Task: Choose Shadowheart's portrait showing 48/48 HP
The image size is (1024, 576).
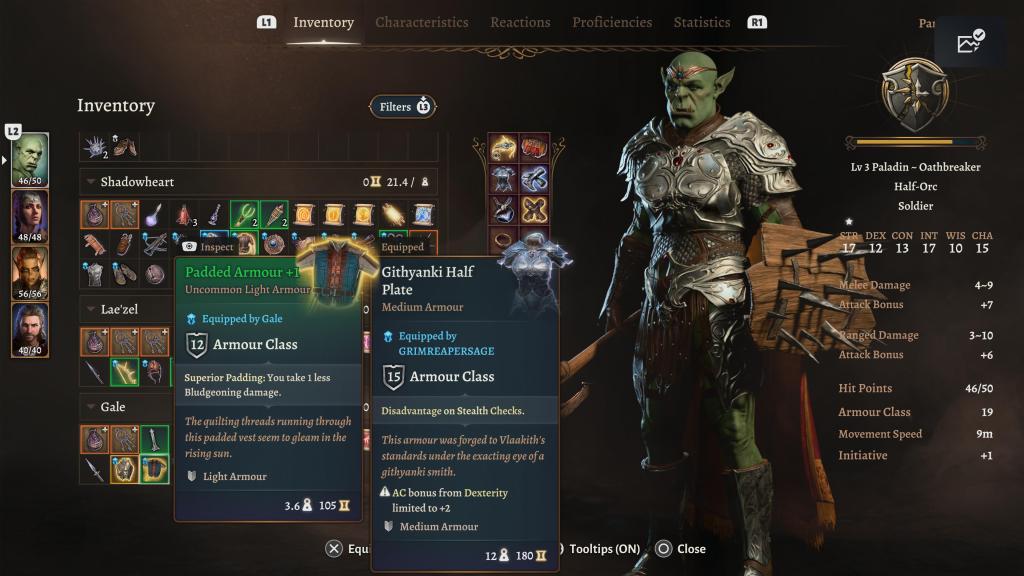Action: pyautogui.click(x=30, y=215)
